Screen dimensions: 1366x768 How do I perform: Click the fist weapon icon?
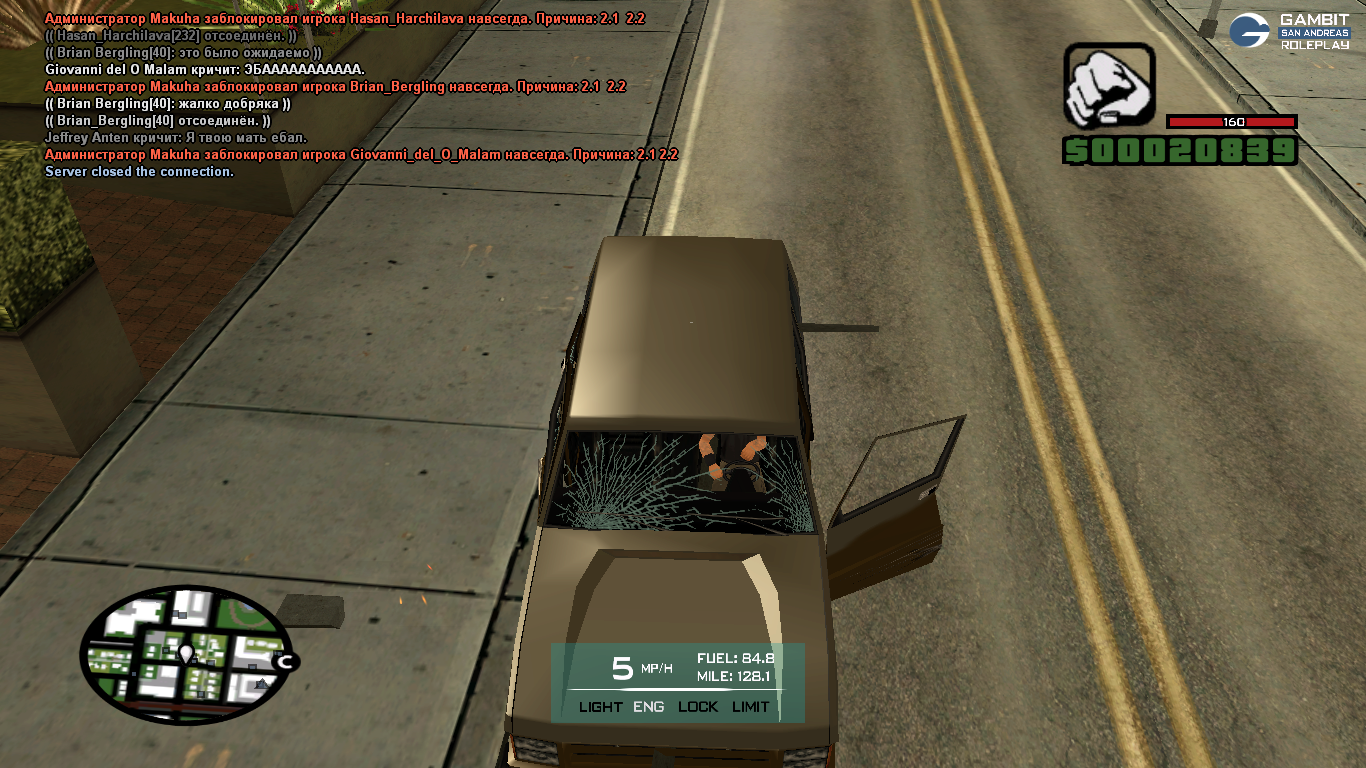[1108, 85]
